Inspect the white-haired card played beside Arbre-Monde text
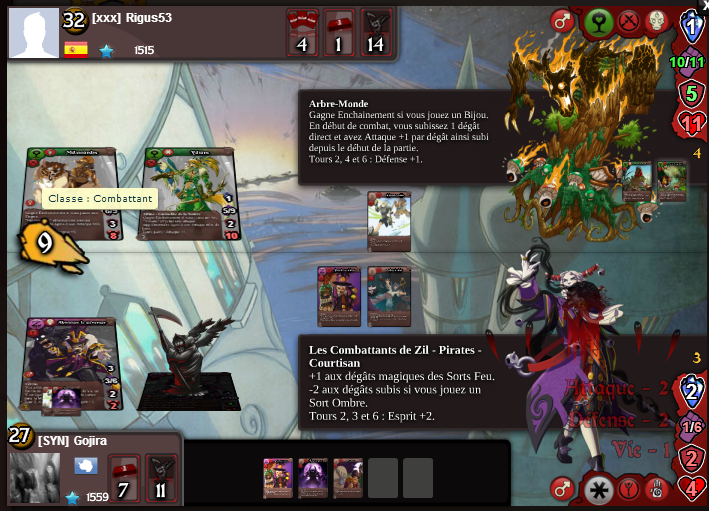The height and width of the screenshot is (511, 709). point(389,220)
